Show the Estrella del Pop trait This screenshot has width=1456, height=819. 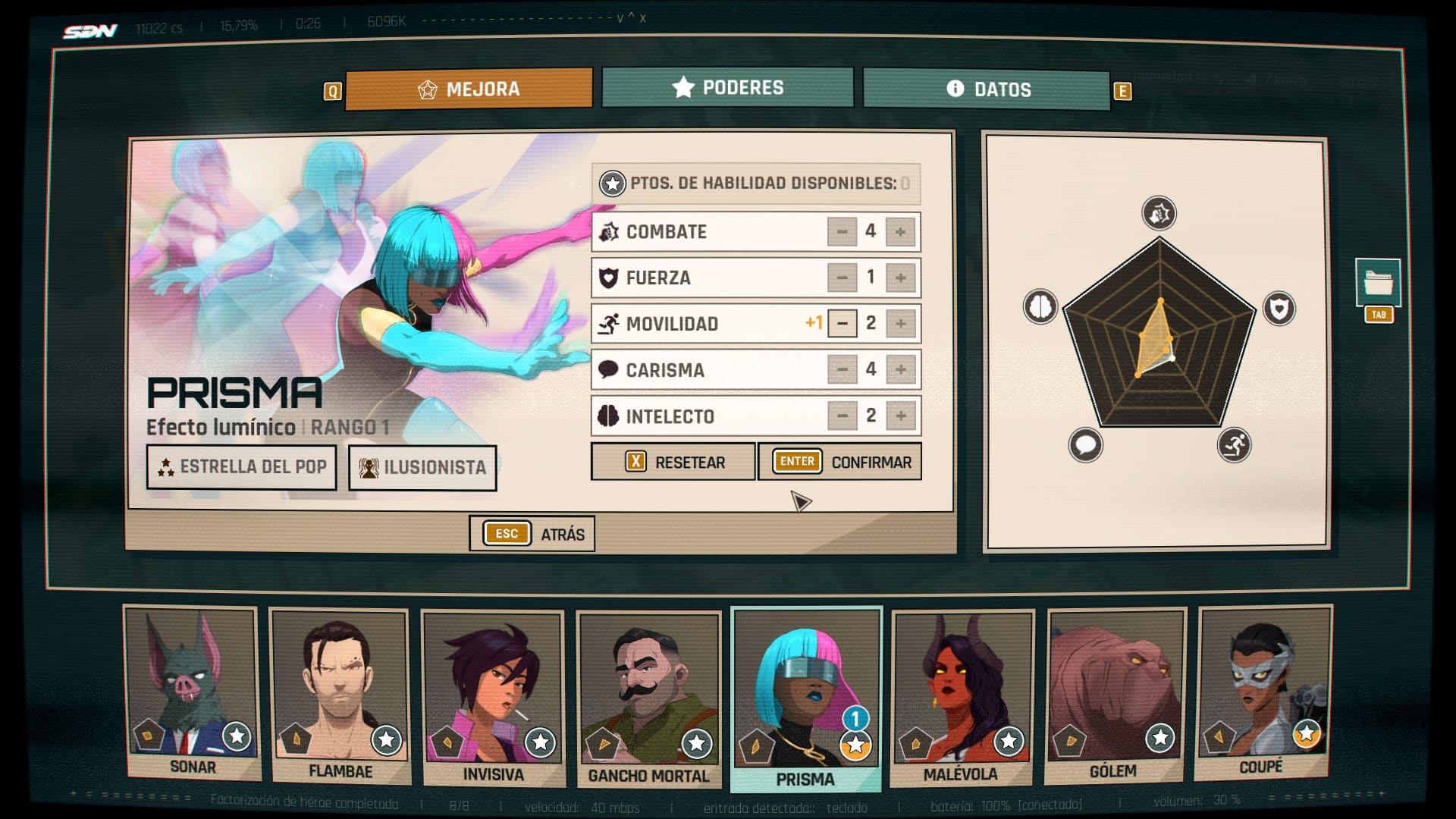241,467
